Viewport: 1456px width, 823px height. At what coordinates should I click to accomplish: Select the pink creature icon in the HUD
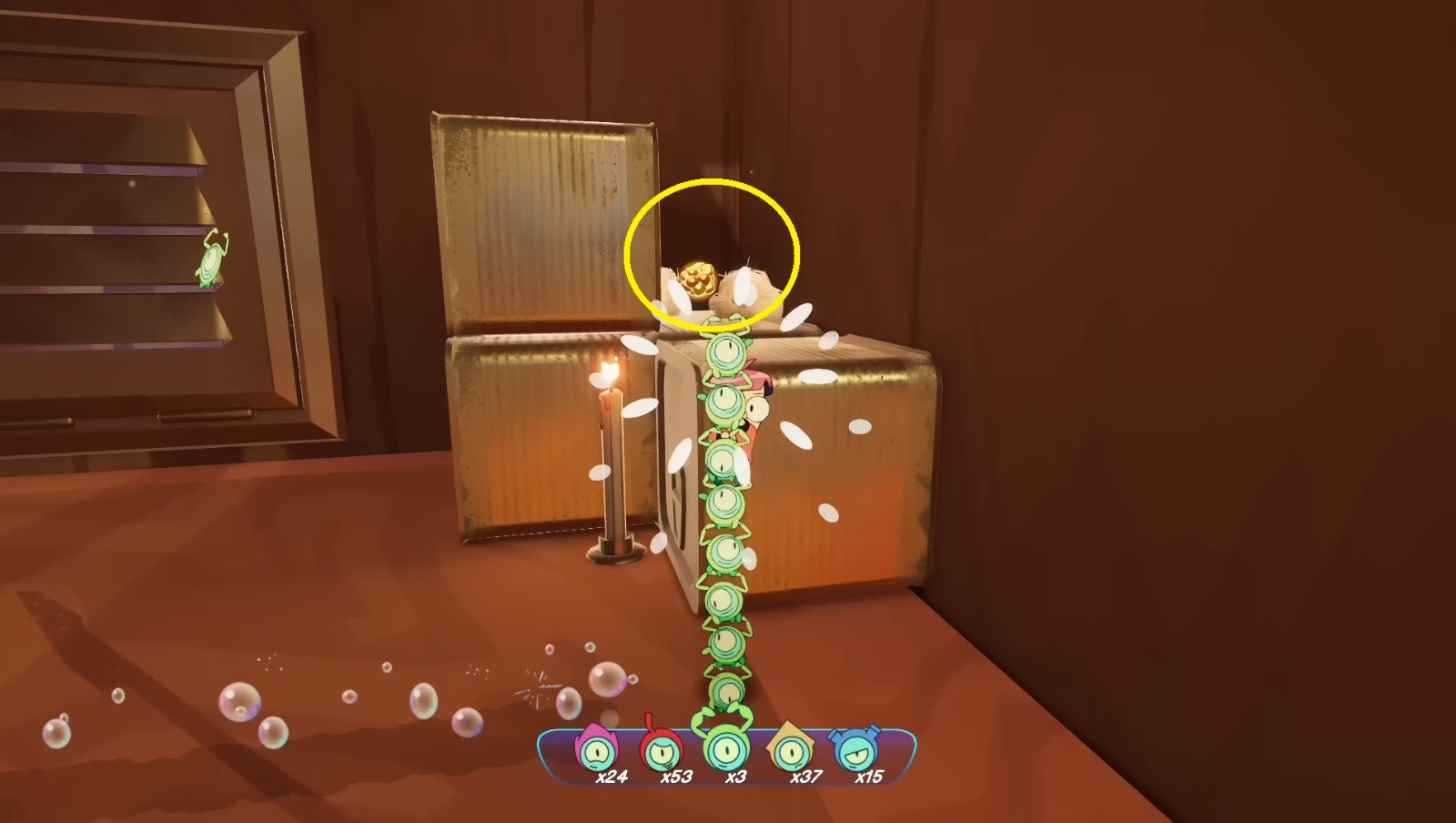coord(596,753)
